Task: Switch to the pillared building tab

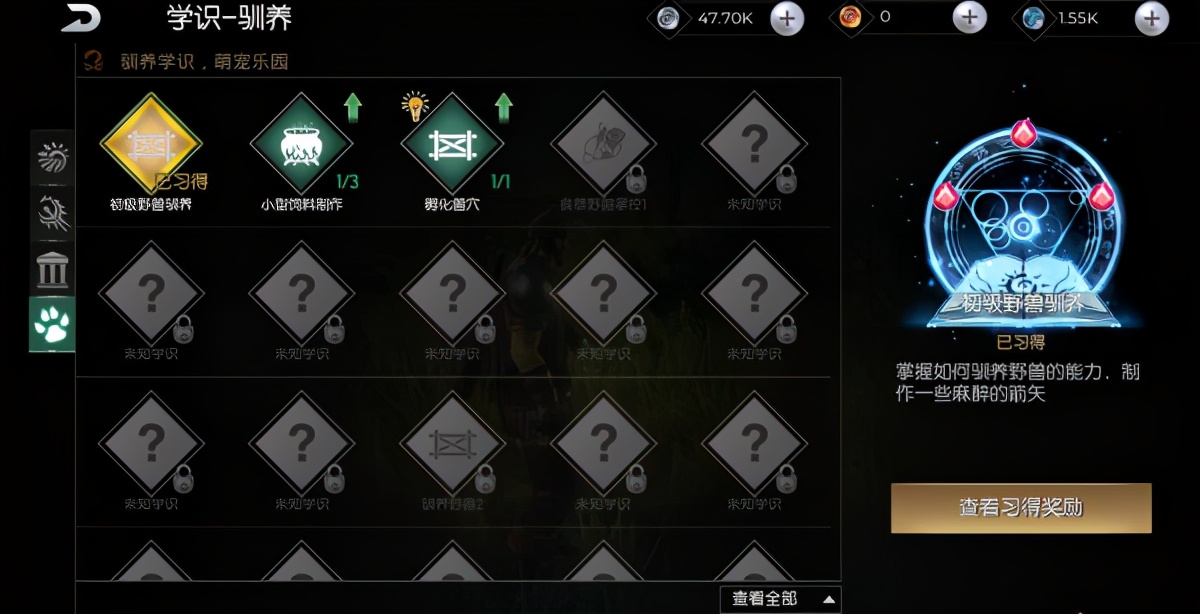Action: point(52,268)
